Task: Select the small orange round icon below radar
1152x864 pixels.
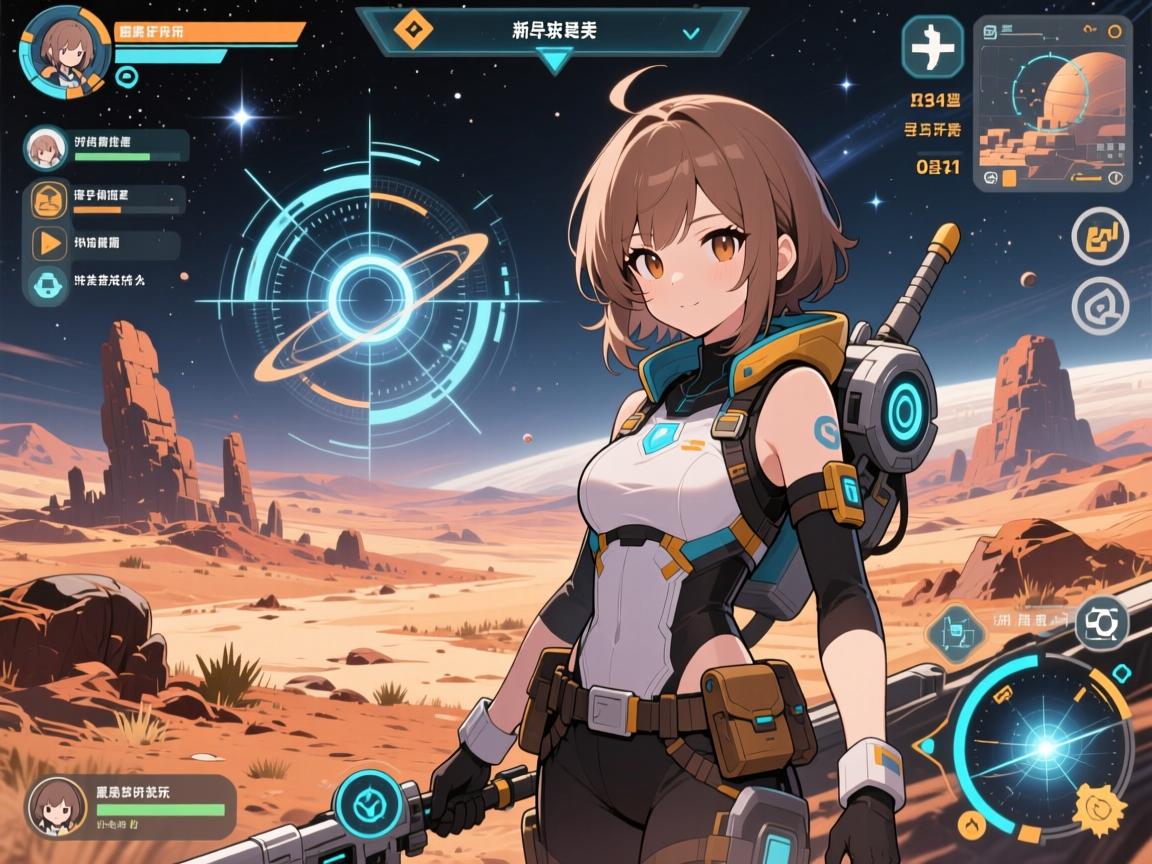Action: pyautogui.click(x=970, y=823)
